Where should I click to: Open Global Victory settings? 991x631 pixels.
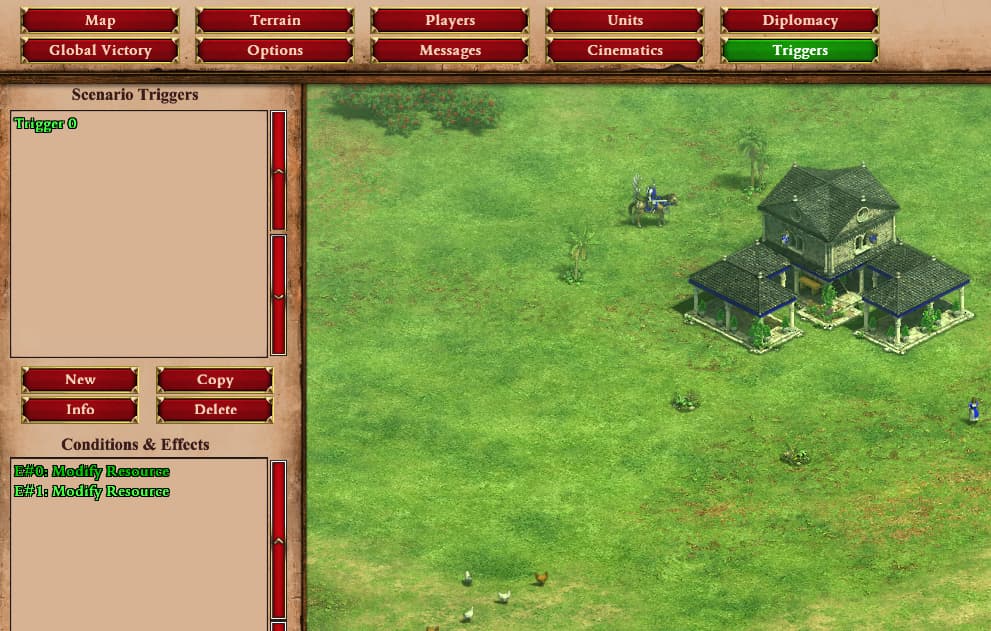[100, 50]
